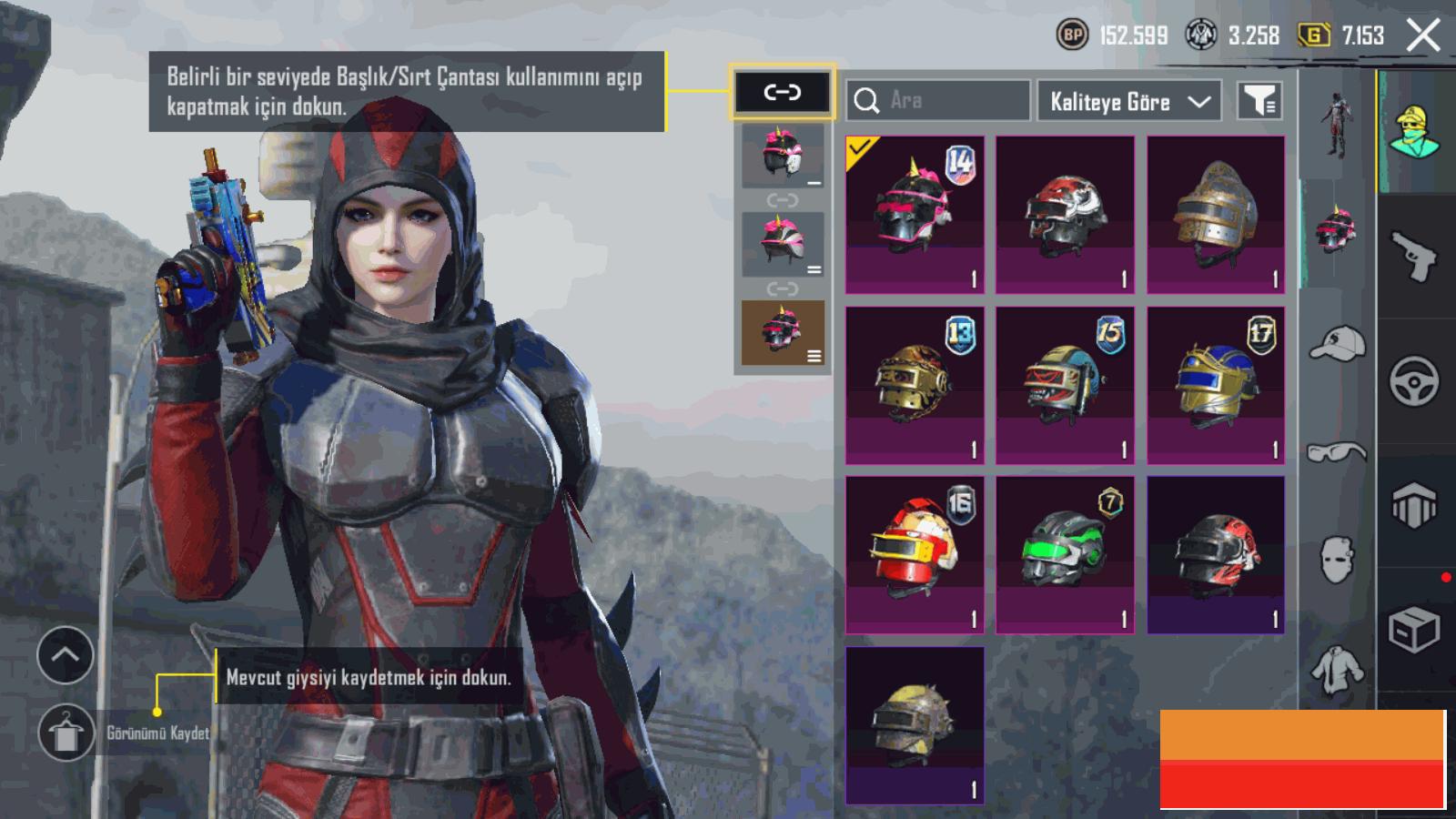Viewport: 1456px width, 819px height.
Task: Open the sunglasses eyewear subcategory
Action: [1337, 451]
